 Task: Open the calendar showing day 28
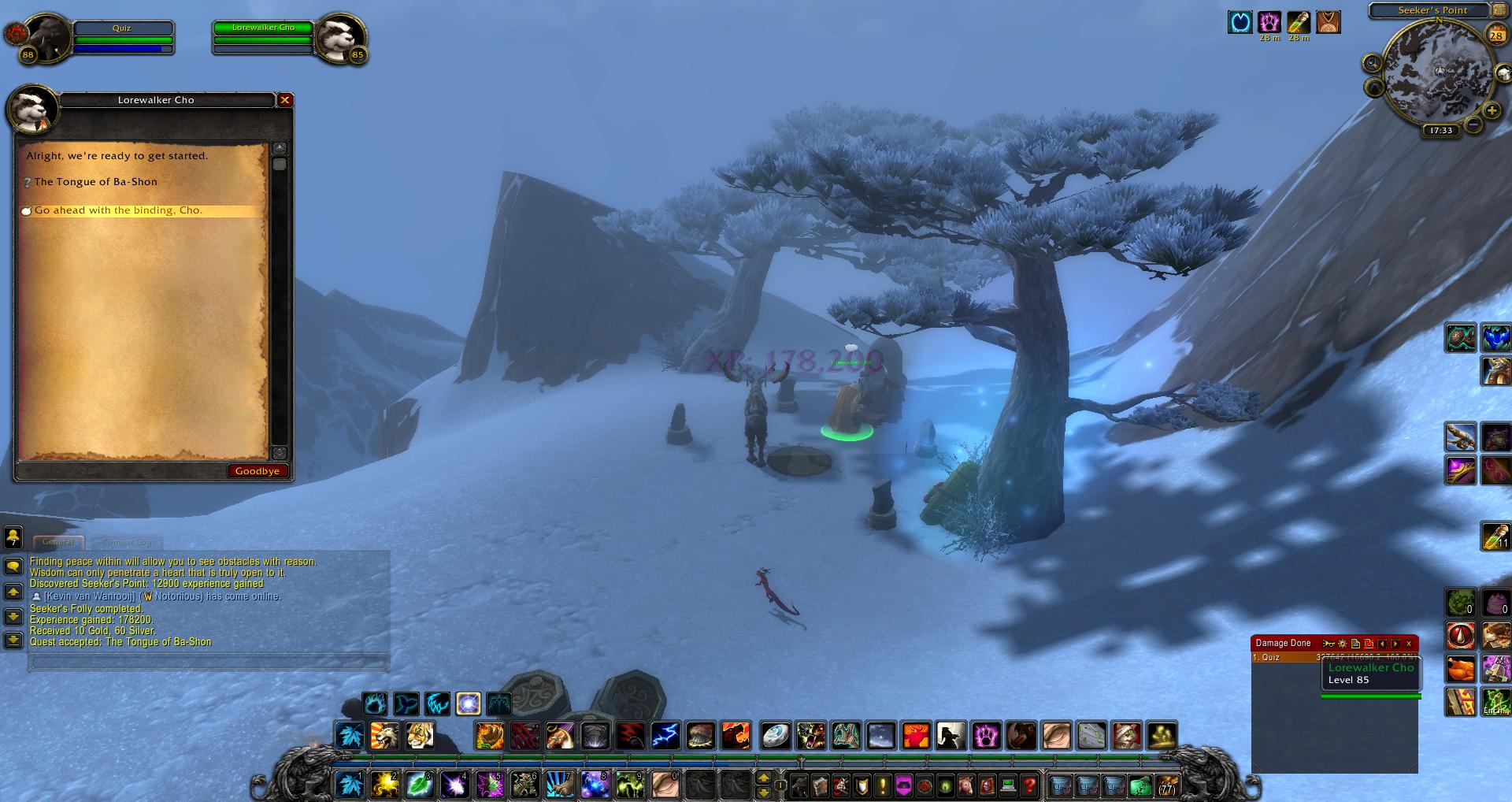coord(1495,35)
